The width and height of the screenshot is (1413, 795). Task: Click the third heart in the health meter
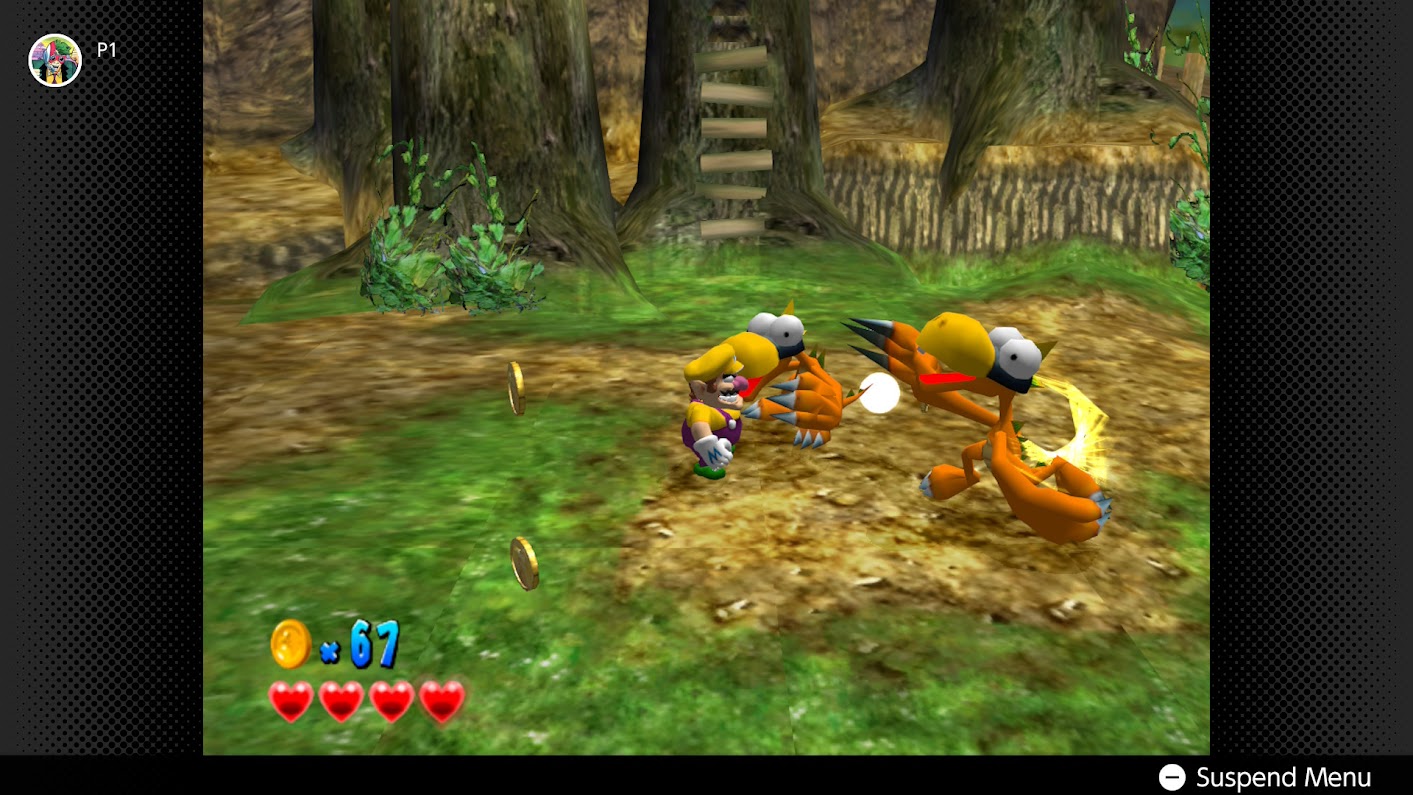[391, 703]
